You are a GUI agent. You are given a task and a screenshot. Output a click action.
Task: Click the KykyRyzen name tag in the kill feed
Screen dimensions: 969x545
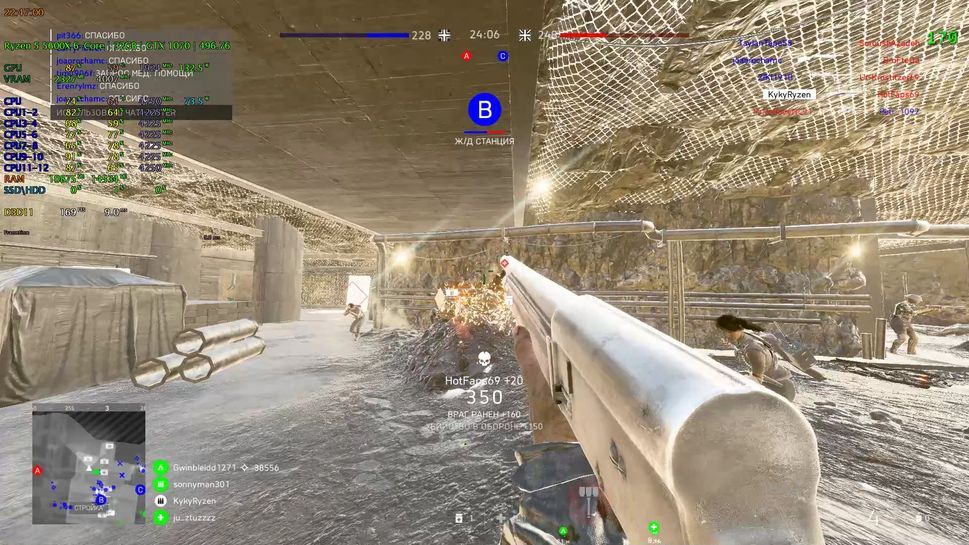pos(789,95)
